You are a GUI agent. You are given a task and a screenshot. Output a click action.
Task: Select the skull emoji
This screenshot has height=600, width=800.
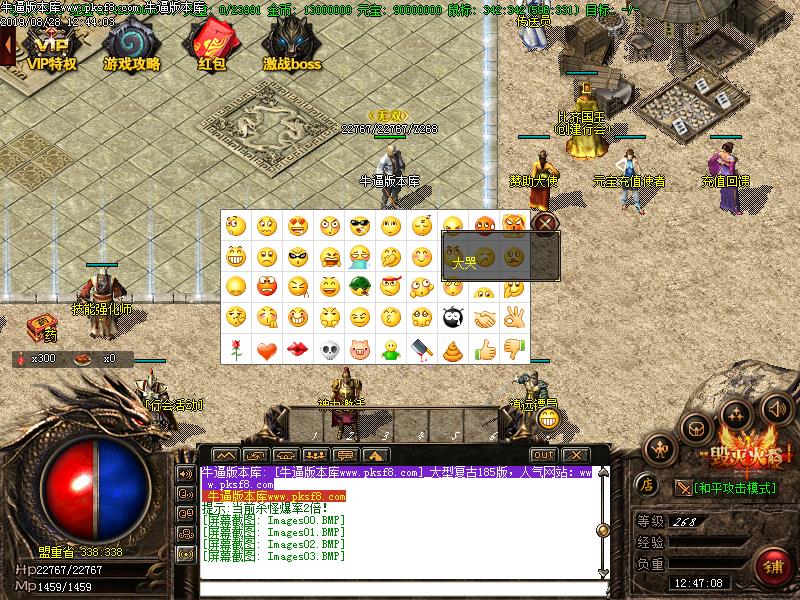click(328, 350)
